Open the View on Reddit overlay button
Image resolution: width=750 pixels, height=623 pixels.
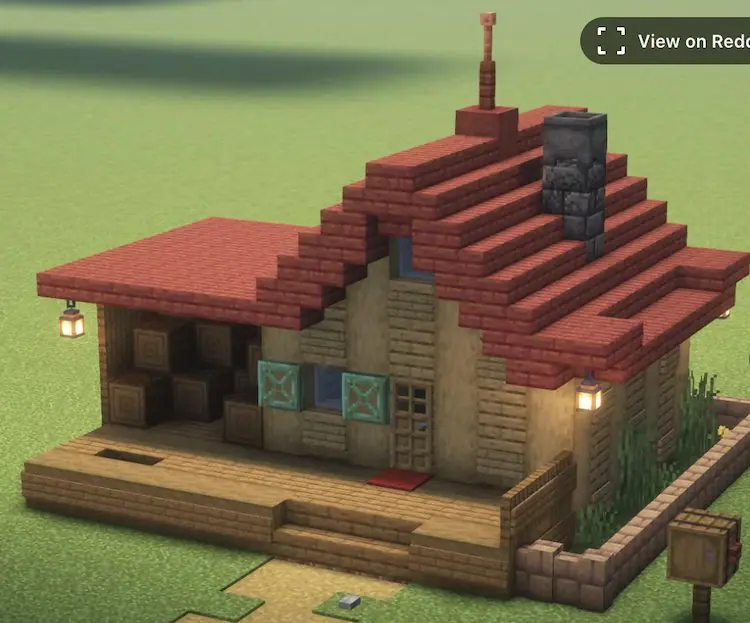point(668,41)
